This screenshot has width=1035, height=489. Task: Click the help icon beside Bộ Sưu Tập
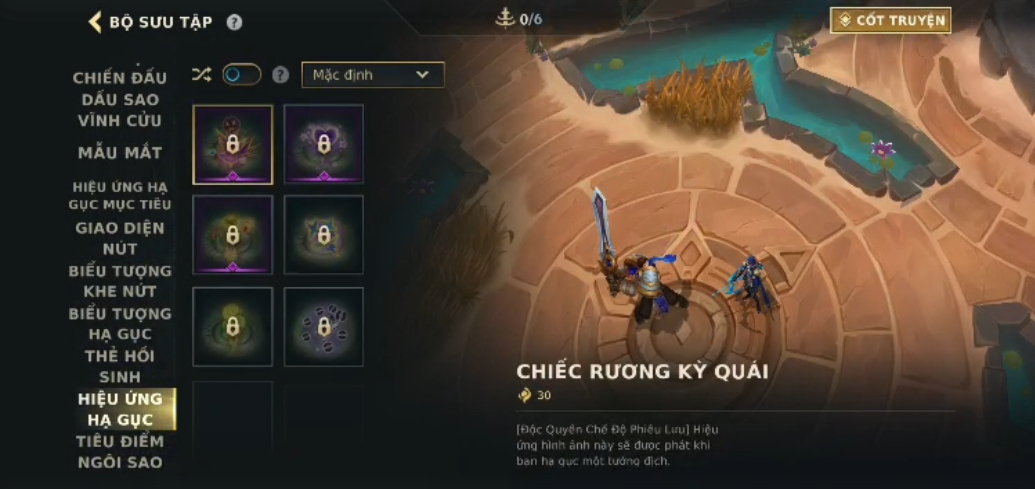point(234,22)
